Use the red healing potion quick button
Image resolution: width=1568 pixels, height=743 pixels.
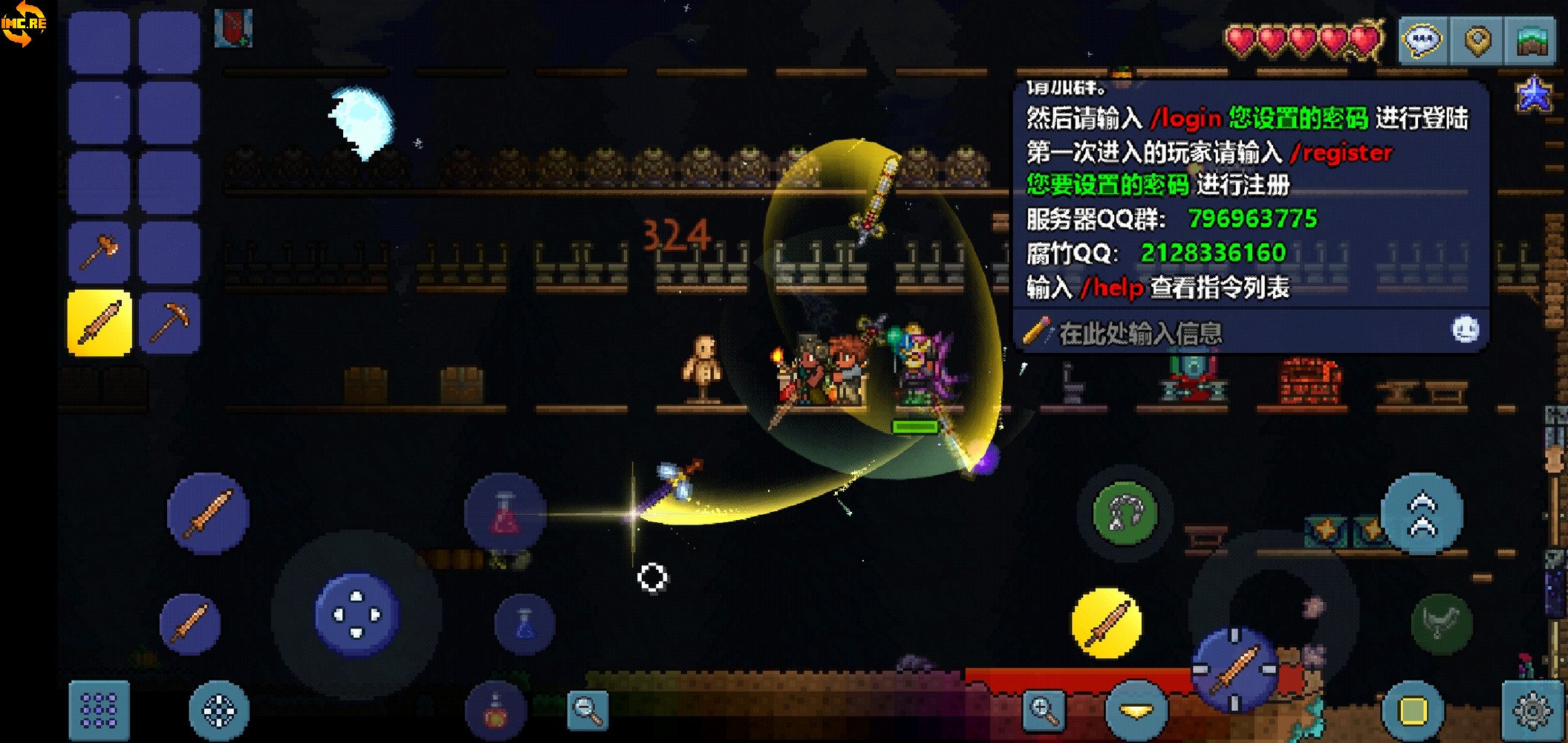(x=504, y=513)
